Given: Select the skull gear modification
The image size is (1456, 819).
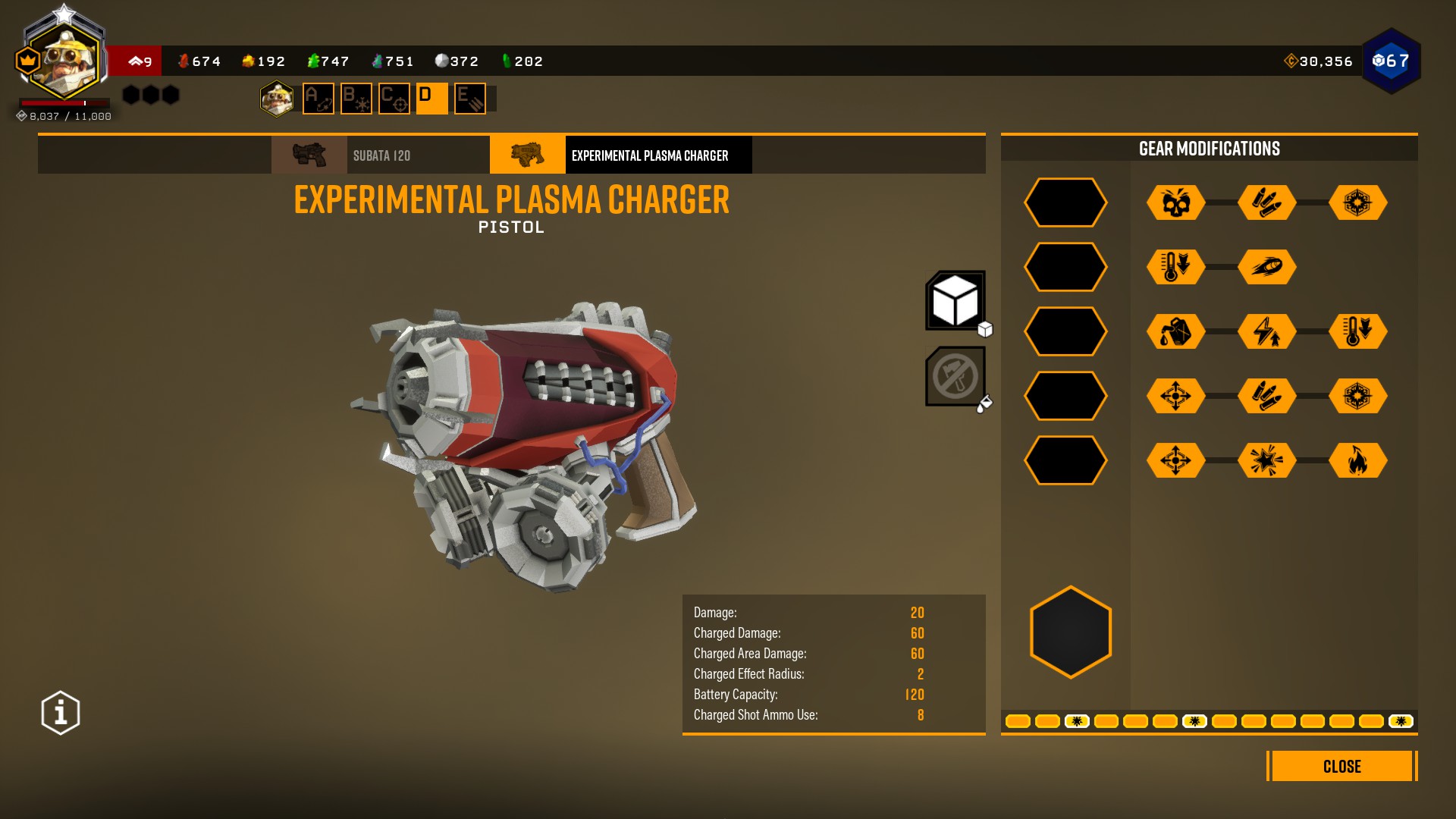Looking at the screenshot, I should pos(1176,202).
